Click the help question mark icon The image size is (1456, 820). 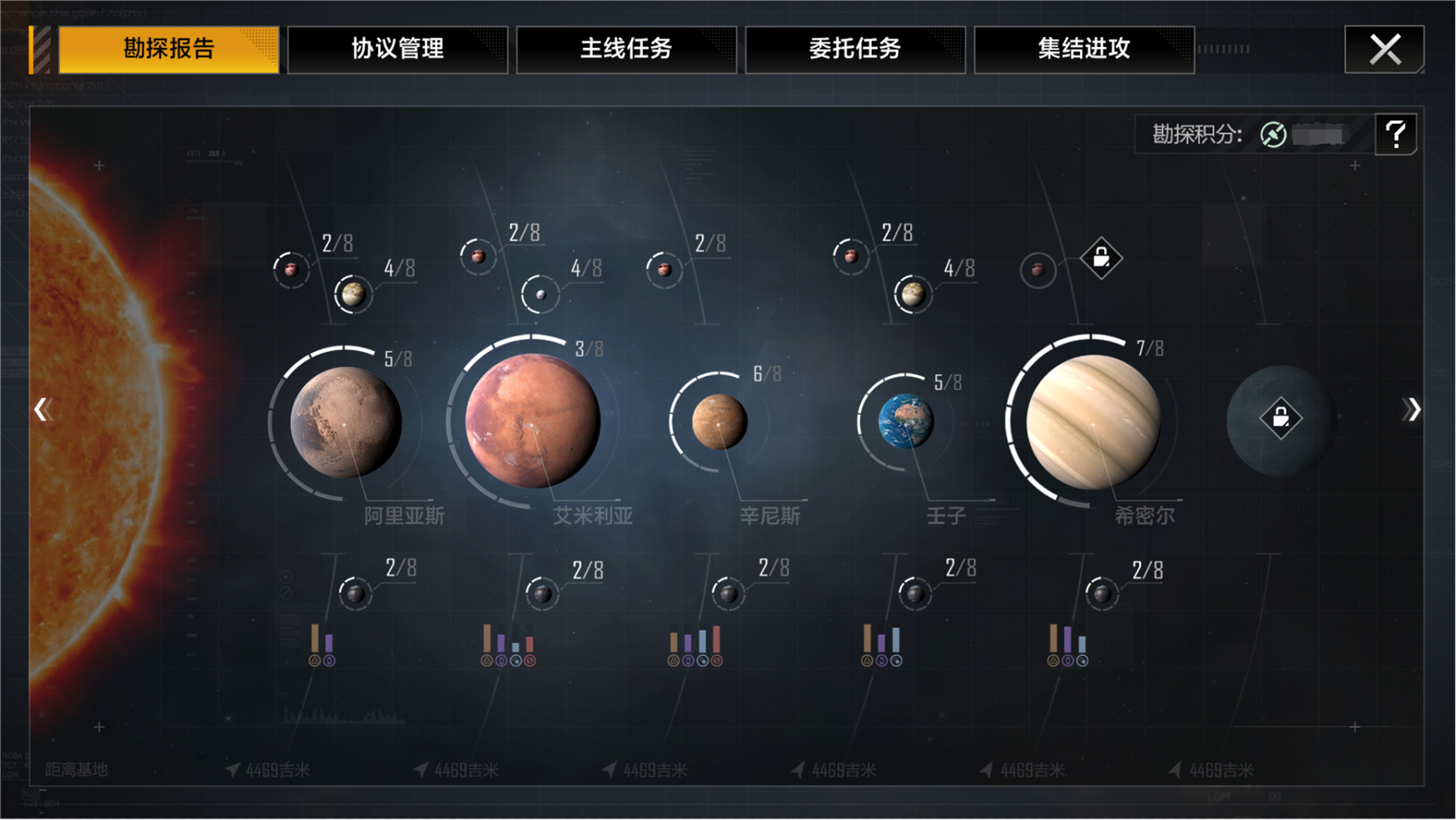pos(1396,133)
